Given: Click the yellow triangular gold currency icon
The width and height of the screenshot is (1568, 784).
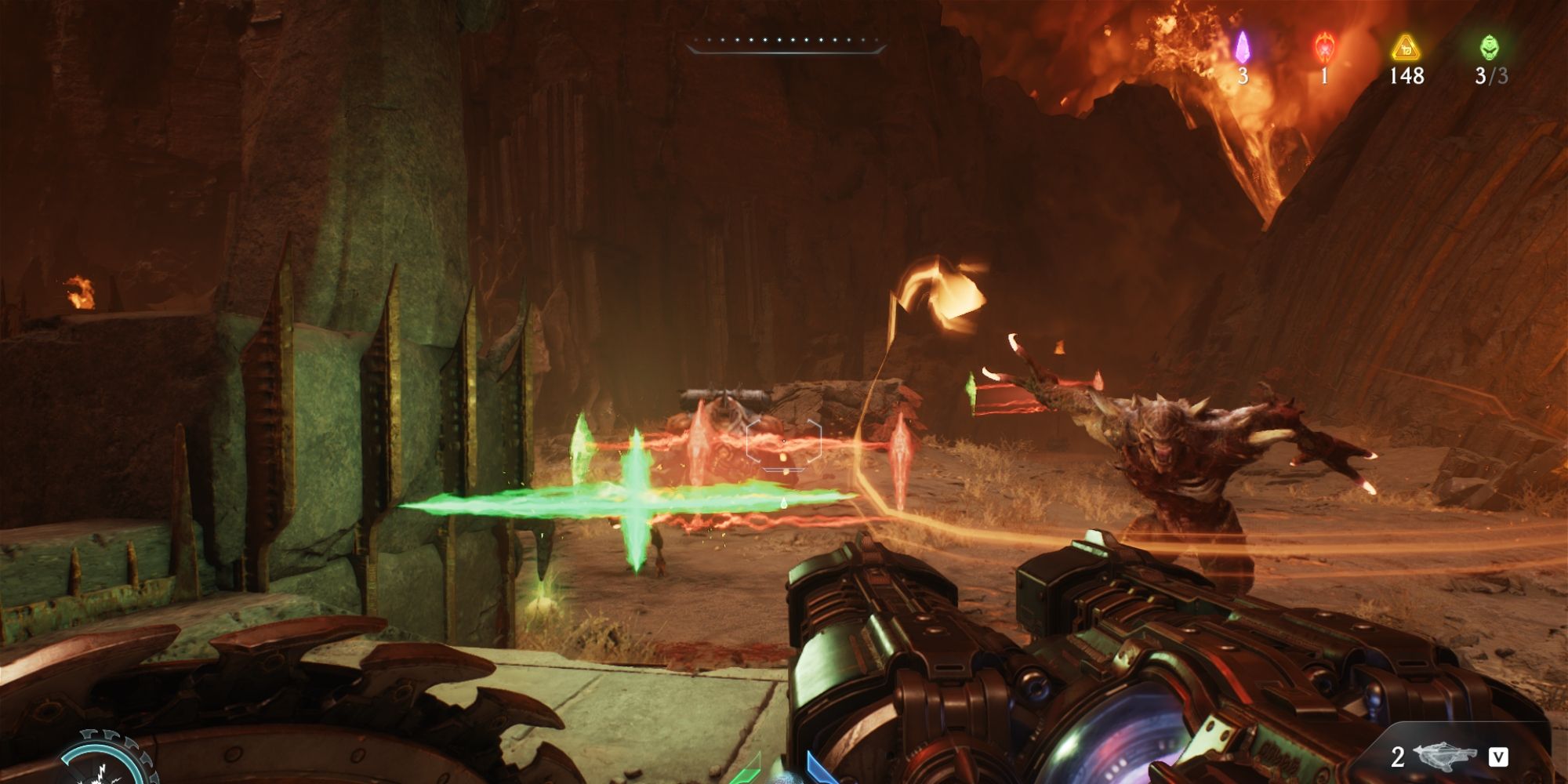Looking at the screenshot, I should (1406, 49).
